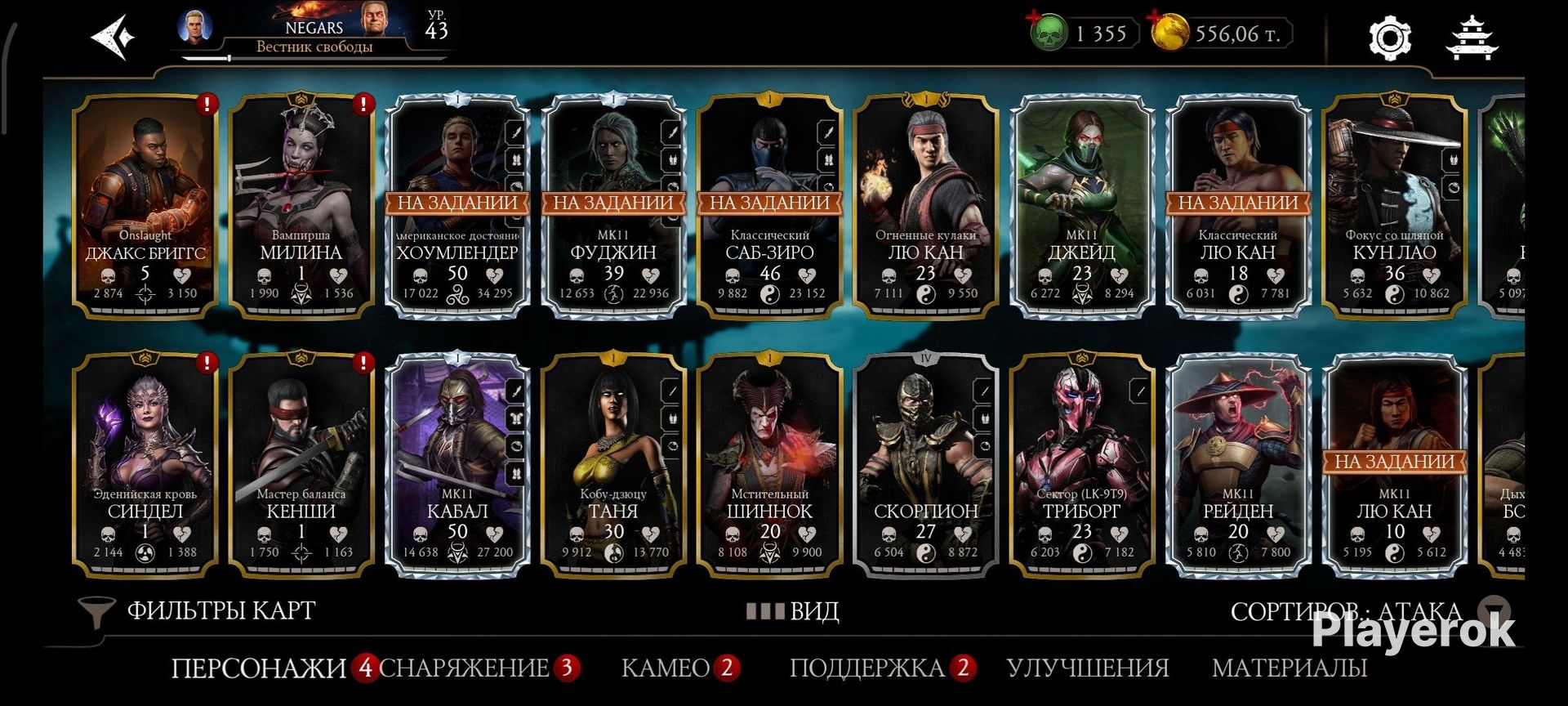The height and width of the screenshot is (706, 1568).
Task: Choose the Sindel Edenian Blood card
Action: (x=145, y=464)
